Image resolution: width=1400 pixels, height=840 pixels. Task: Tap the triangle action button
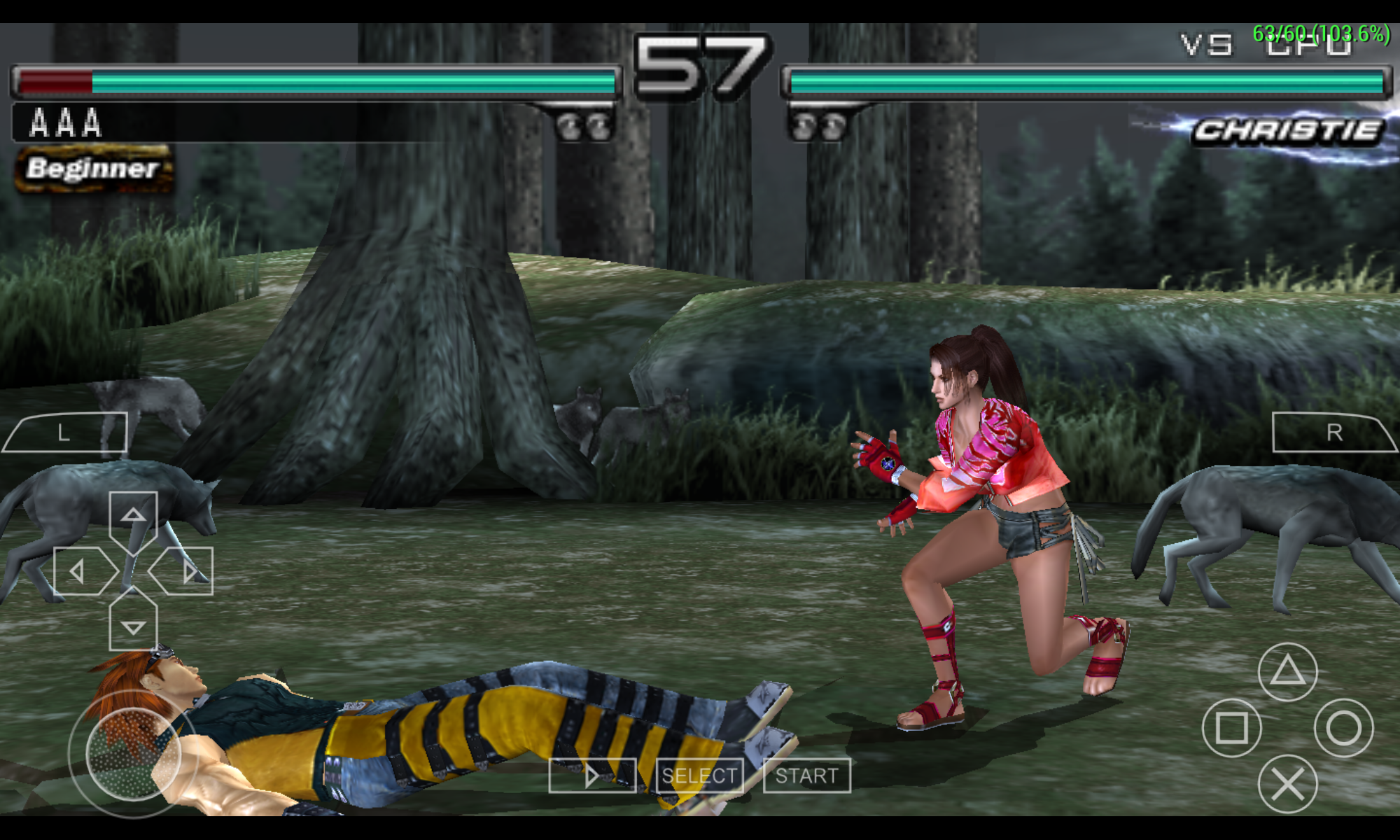pos(1287,672)
